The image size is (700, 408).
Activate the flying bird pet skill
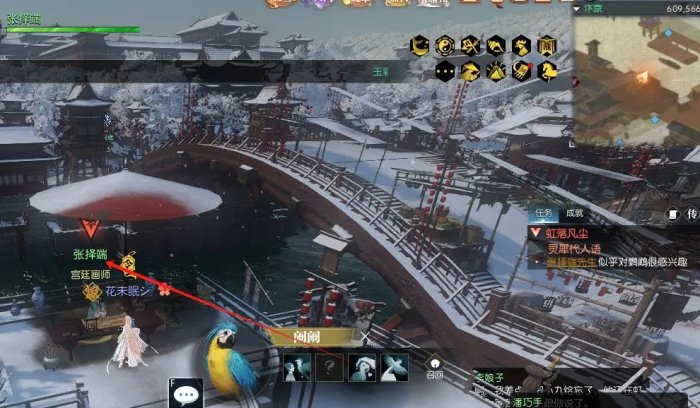(394, 367)
